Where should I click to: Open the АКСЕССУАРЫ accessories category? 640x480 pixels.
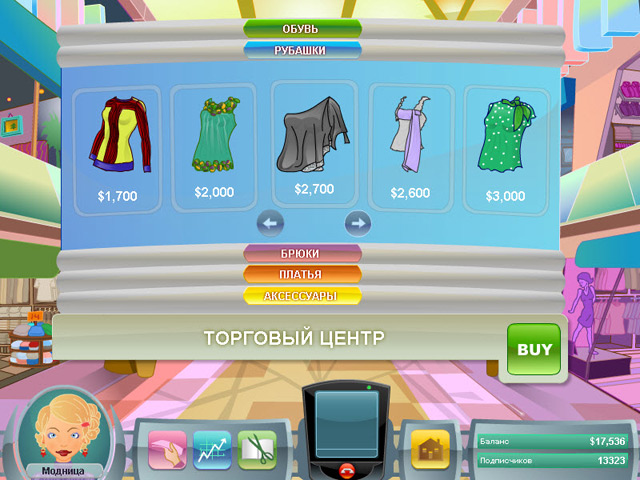tap(302, 297)
